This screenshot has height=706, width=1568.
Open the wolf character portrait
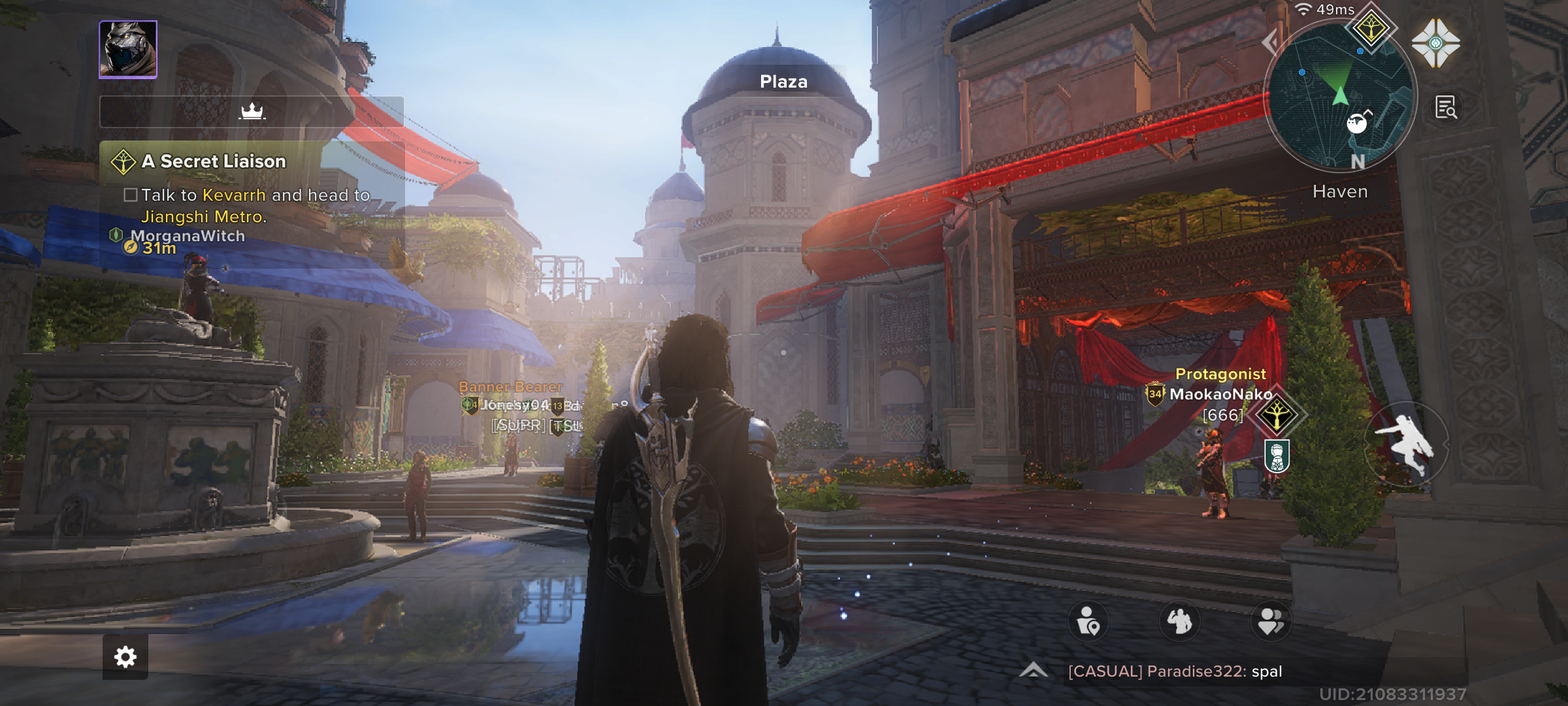pyautogui.click(x=128, y=50)
